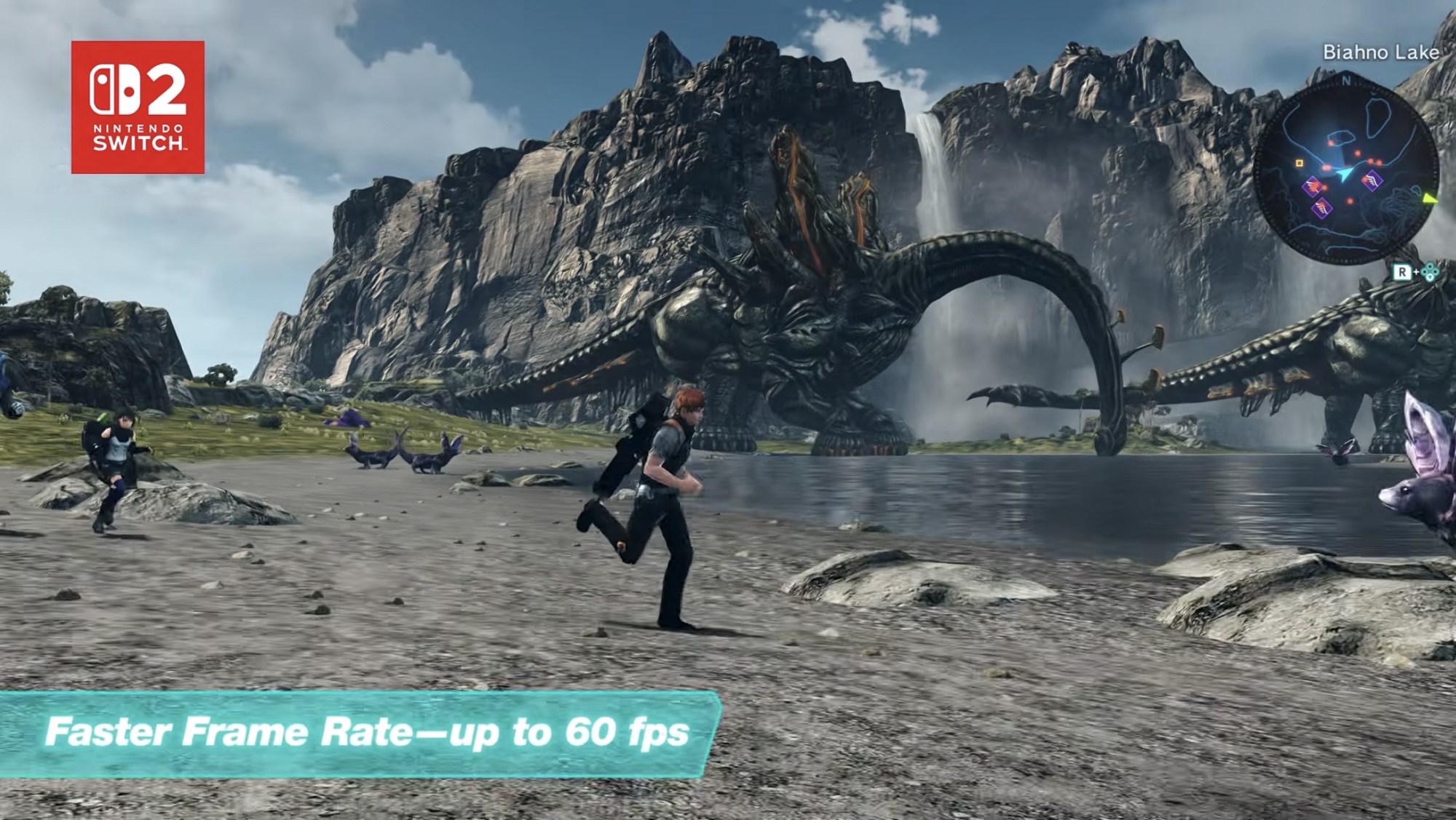The image size is (1456, 820).
Task: Click the Nintendo Switch 2 logo
Action: click(x=138, y=107)
